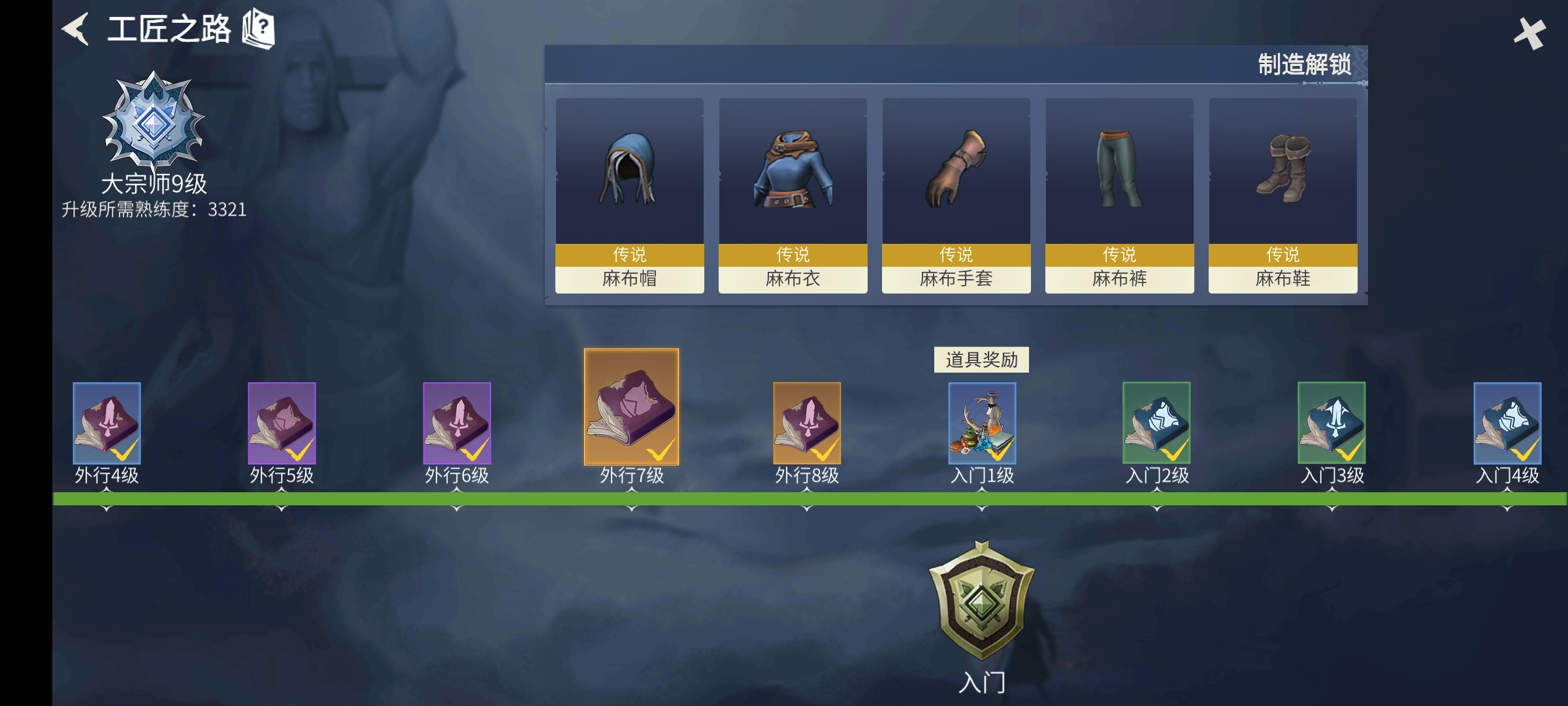The image size is (1568, 706).
Task: View the 麻布裤 trousers card
Action: point(1119,195)
